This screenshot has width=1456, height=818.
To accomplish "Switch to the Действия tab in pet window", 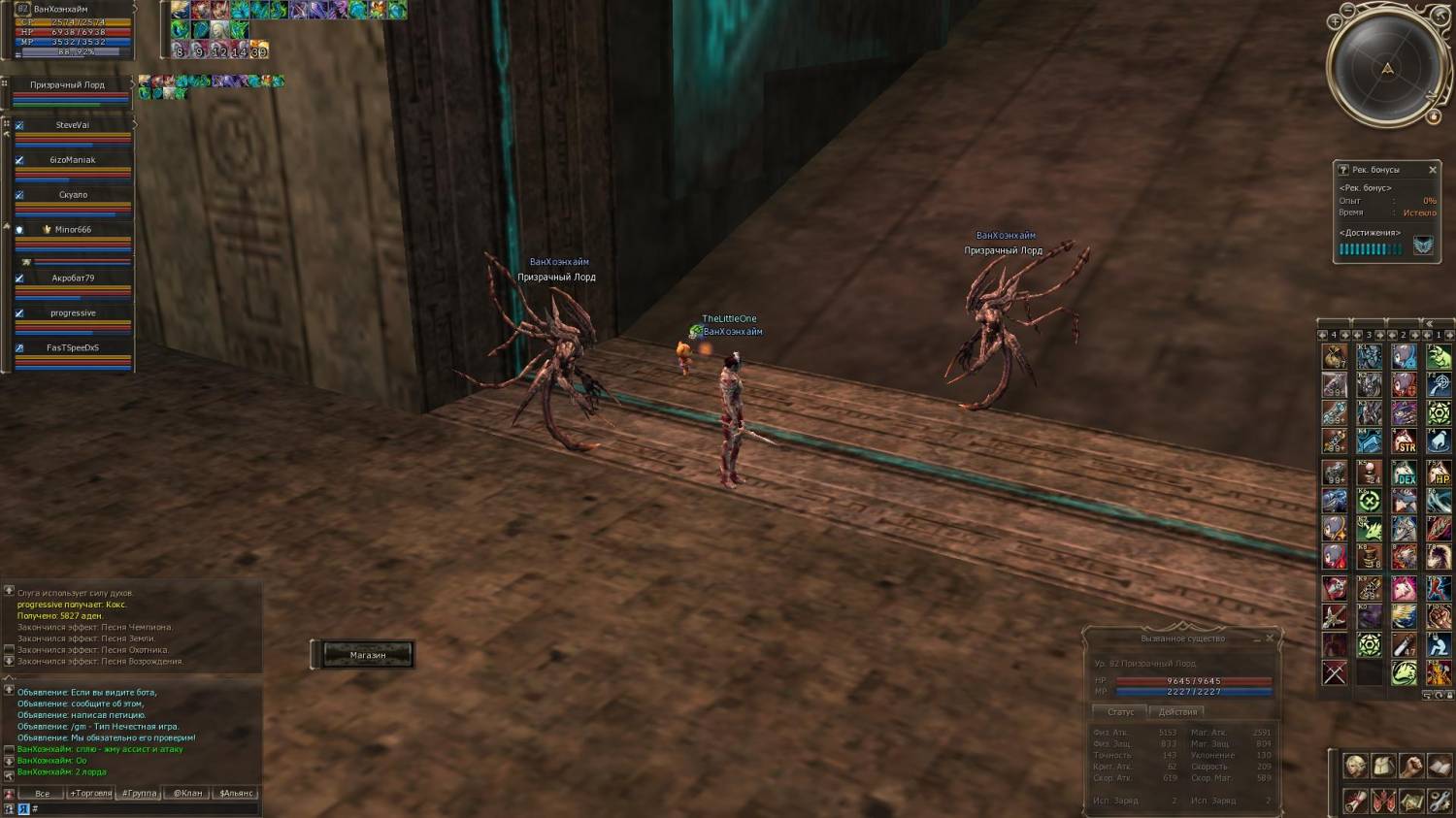I will click(x=1177, y=712).
